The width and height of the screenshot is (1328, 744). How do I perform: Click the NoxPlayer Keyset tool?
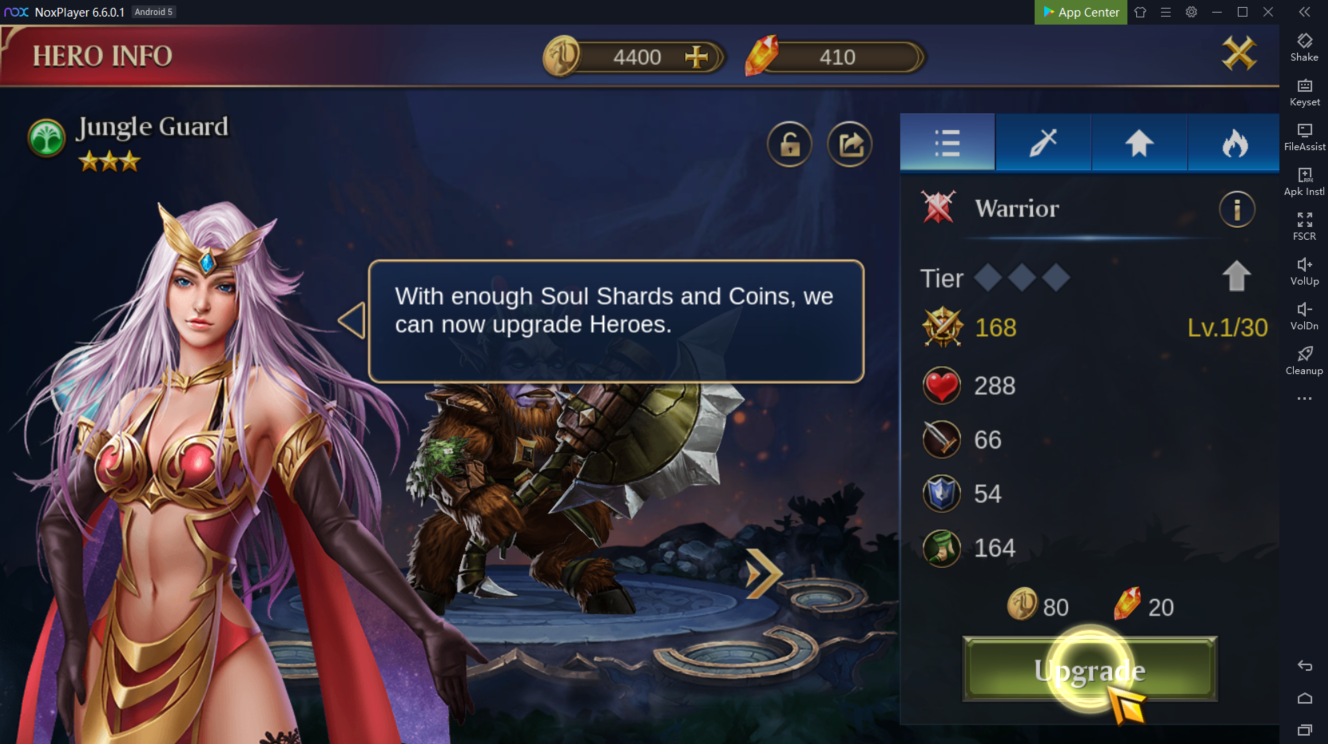1304,91
